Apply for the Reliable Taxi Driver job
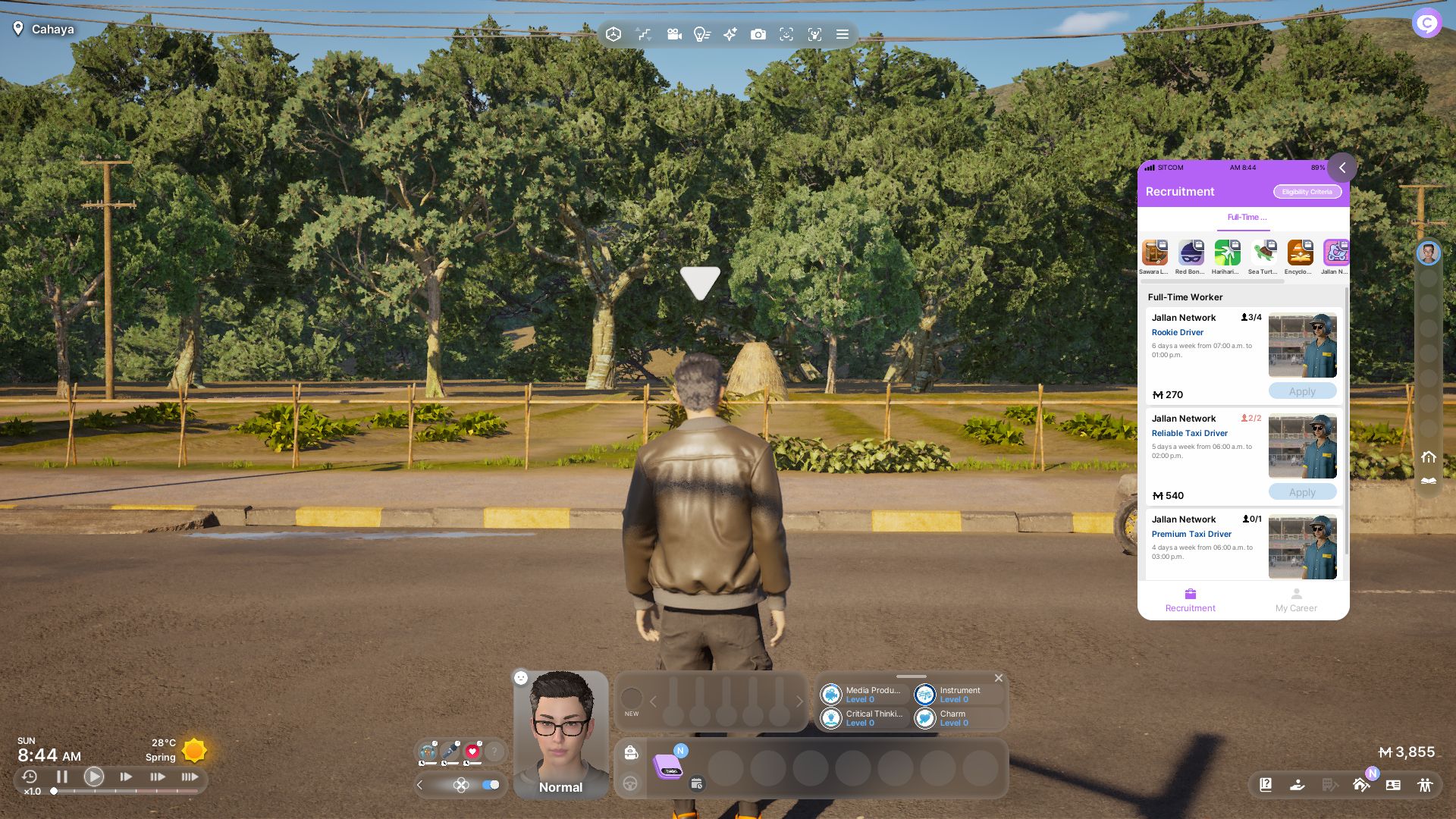Image resolution: width=1456 pixels, height=819 pixels. coord(1302,492)
